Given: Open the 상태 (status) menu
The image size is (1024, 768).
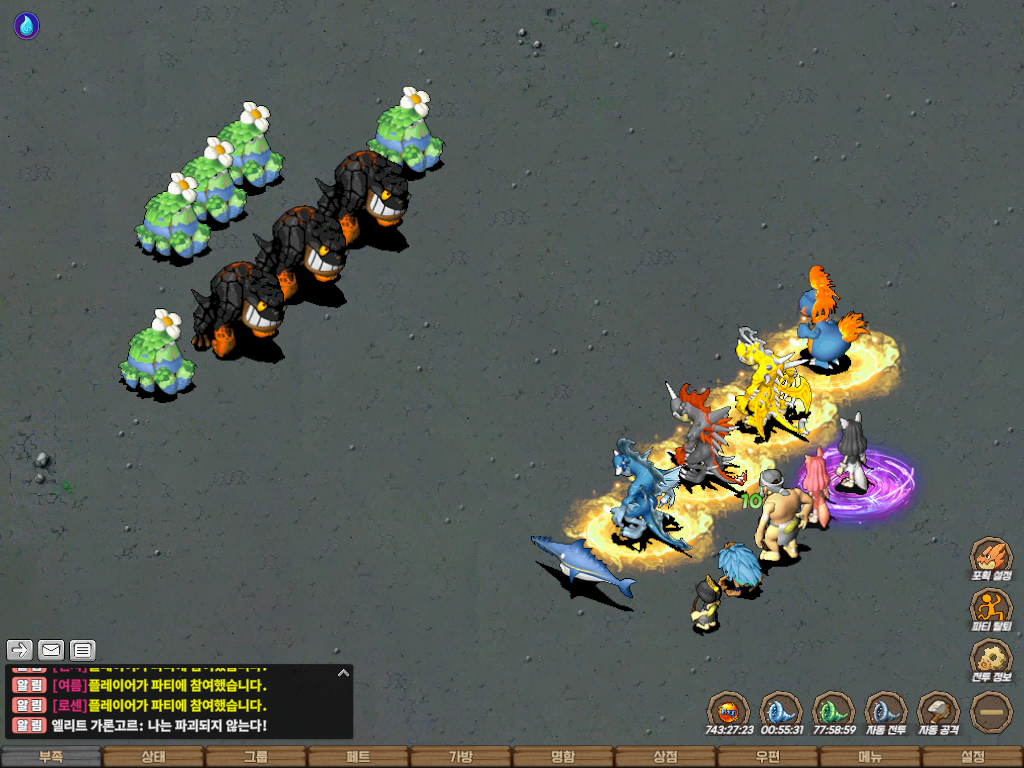Looking at the screenshot, I should [153, 757].
